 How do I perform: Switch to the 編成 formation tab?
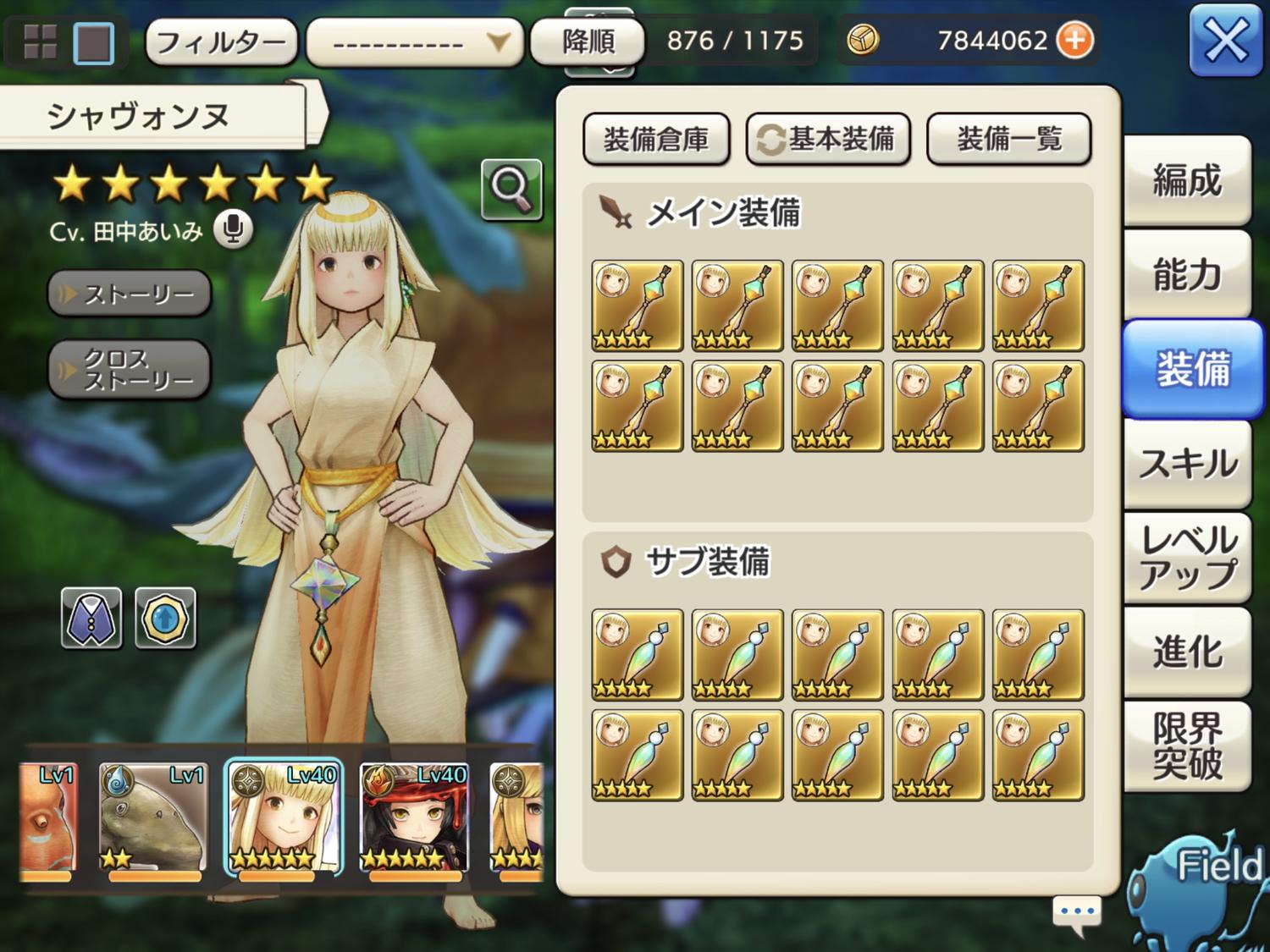[1187, 181]
